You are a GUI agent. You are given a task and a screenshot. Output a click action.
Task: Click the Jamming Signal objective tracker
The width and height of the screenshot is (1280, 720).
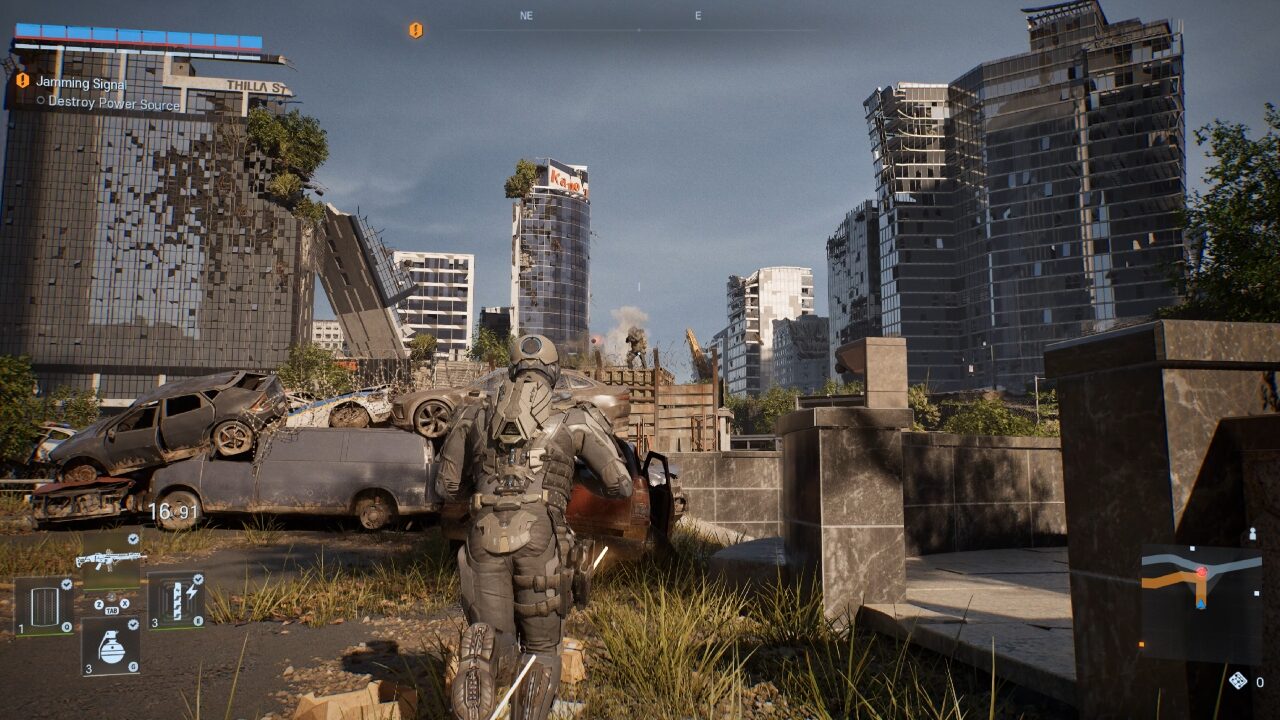tap(81, 82)
